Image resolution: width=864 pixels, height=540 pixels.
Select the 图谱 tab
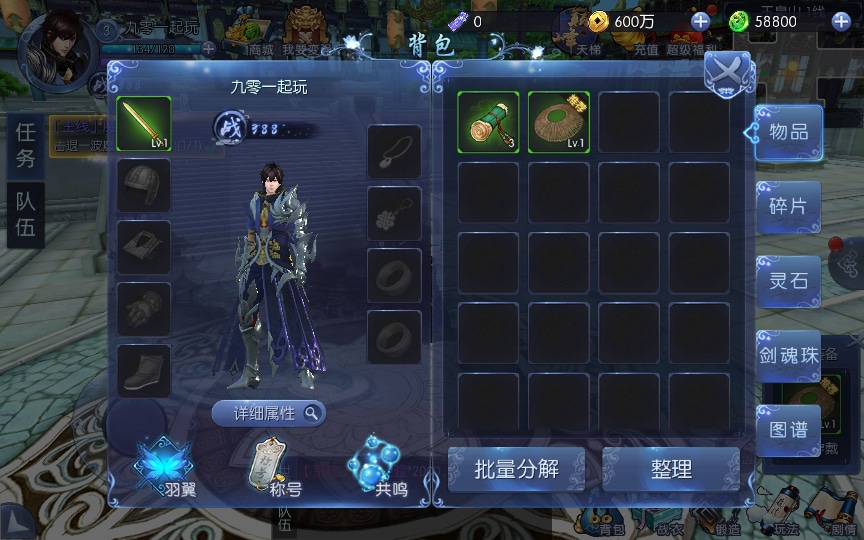click(x=788, y=429)
